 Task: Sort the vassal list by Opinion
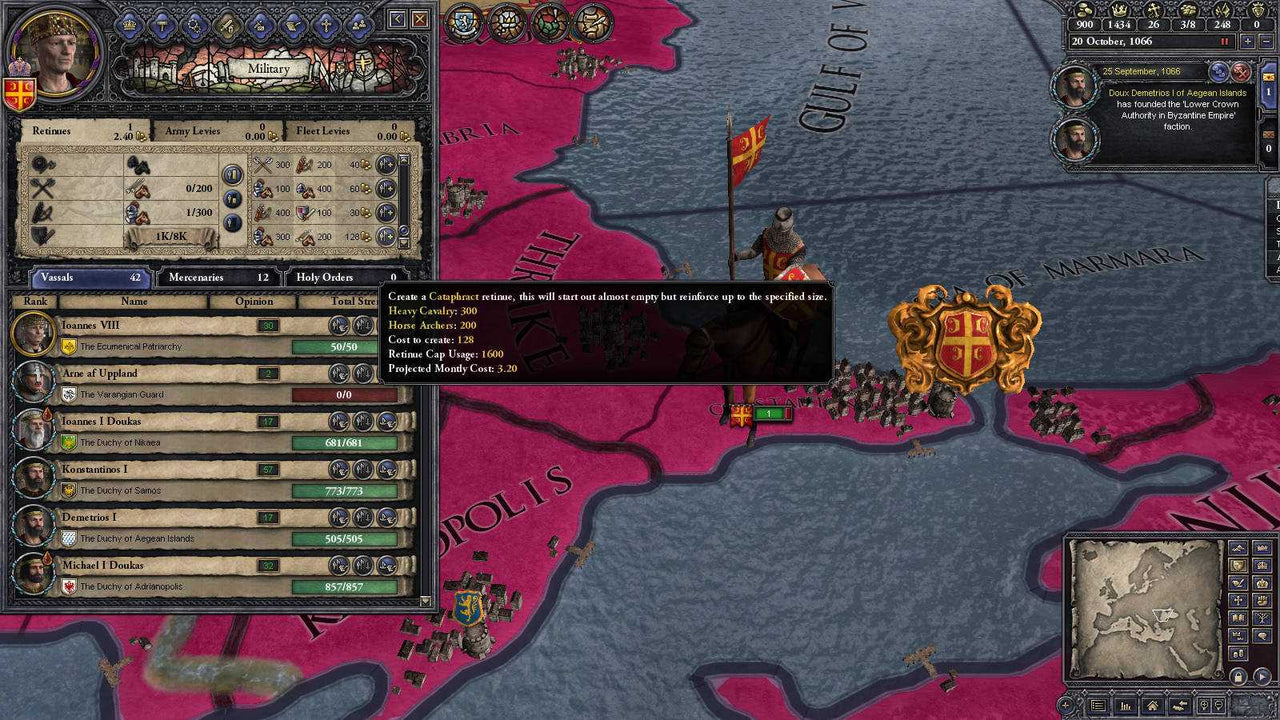254,301
